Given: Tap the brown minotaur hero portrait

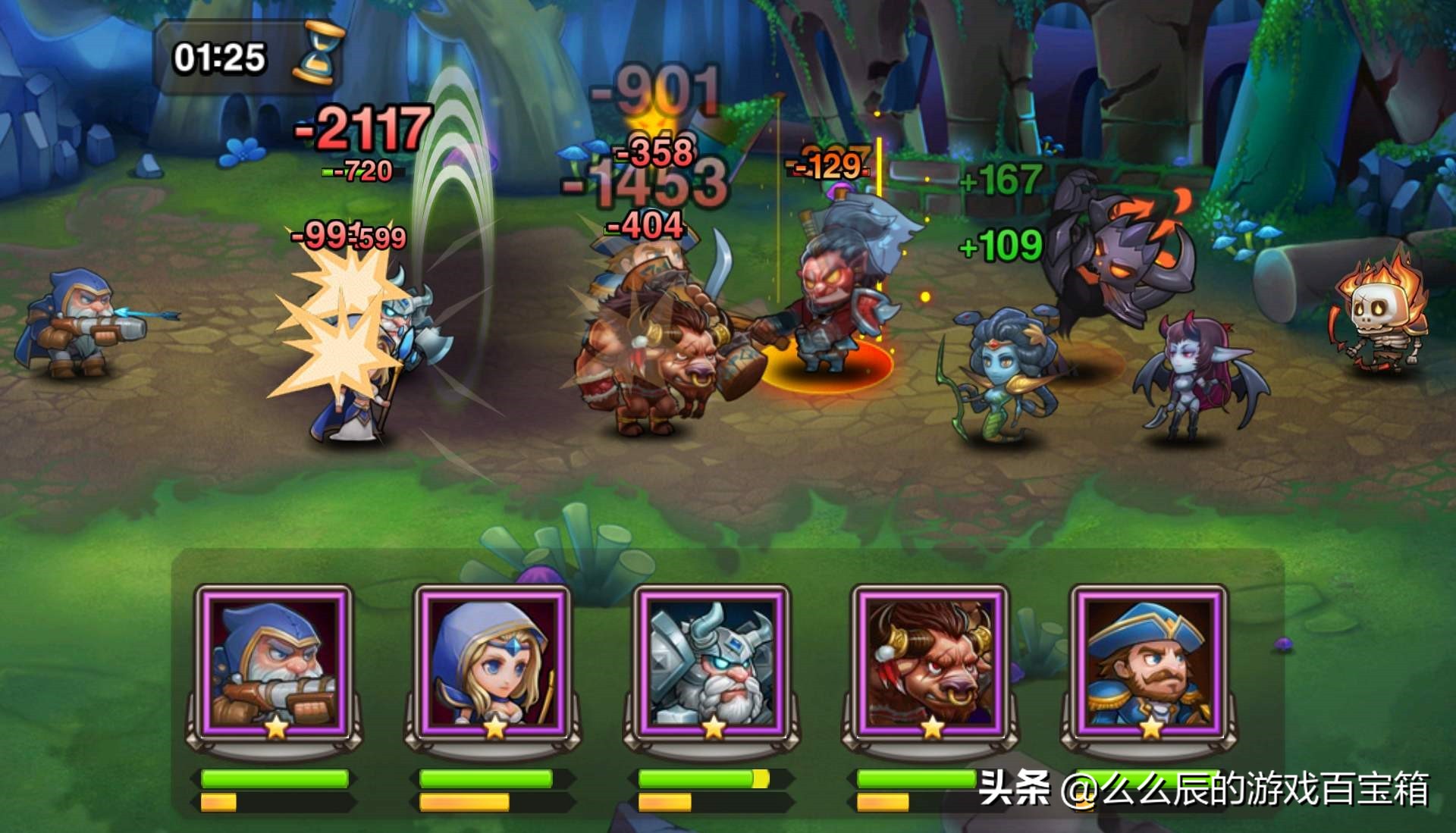Looking at the screenshot, I should point(930,663).
